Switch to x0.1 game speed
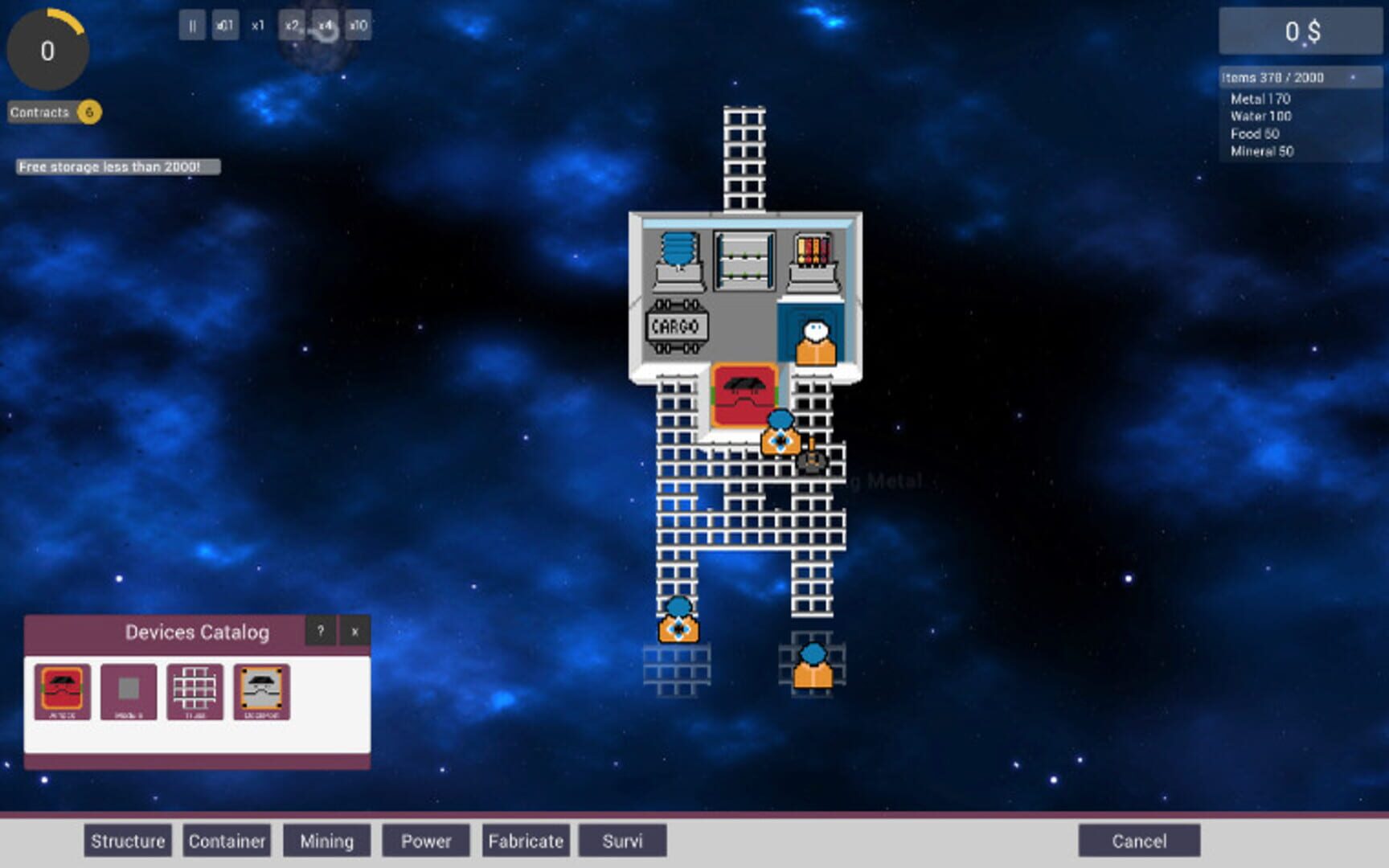The width and height of the screenshot is (1389, 868). [224, 26]
